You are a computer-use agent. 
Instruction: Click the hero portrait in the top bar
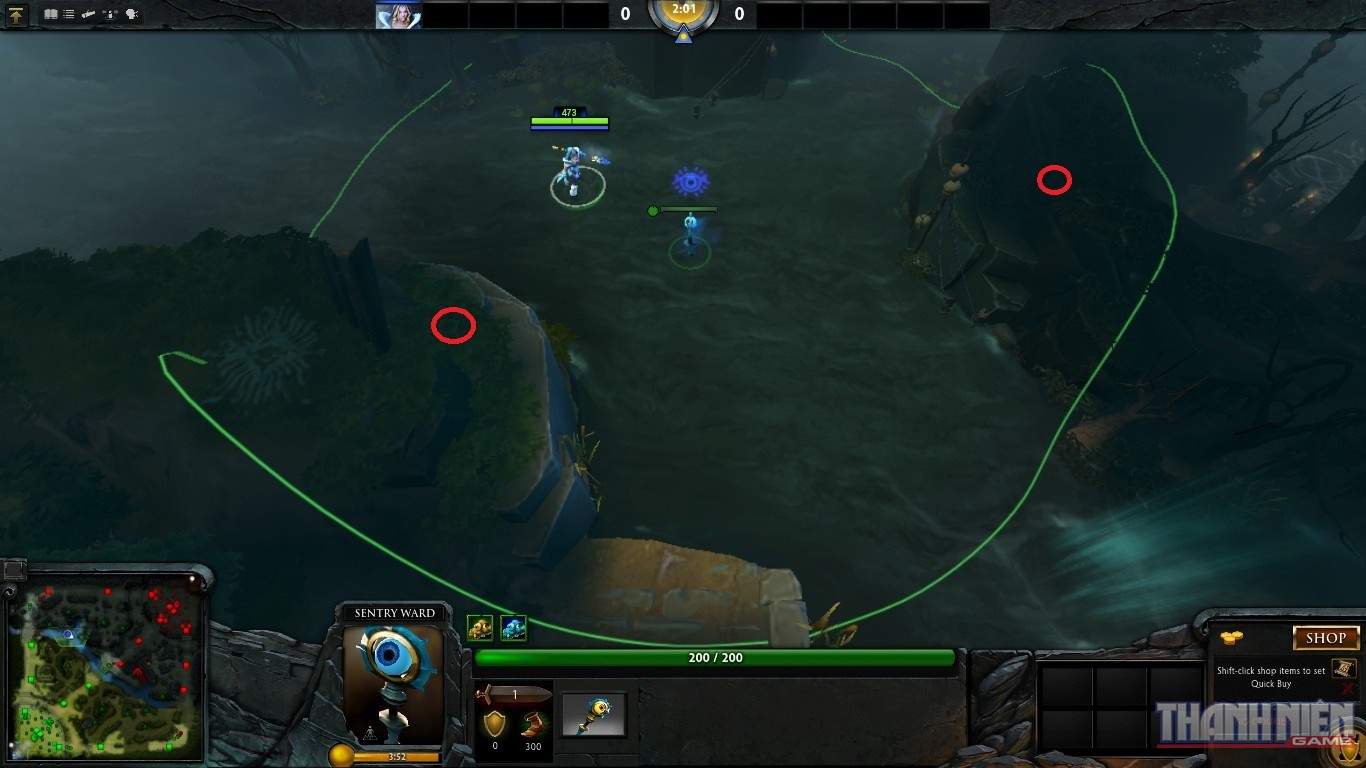[x=398, y=14]
